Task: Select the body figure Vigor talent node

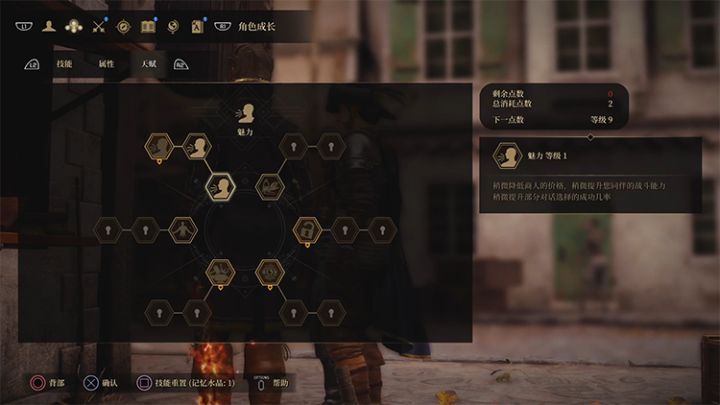Action: pyautogui.click(x=183, y=231)
